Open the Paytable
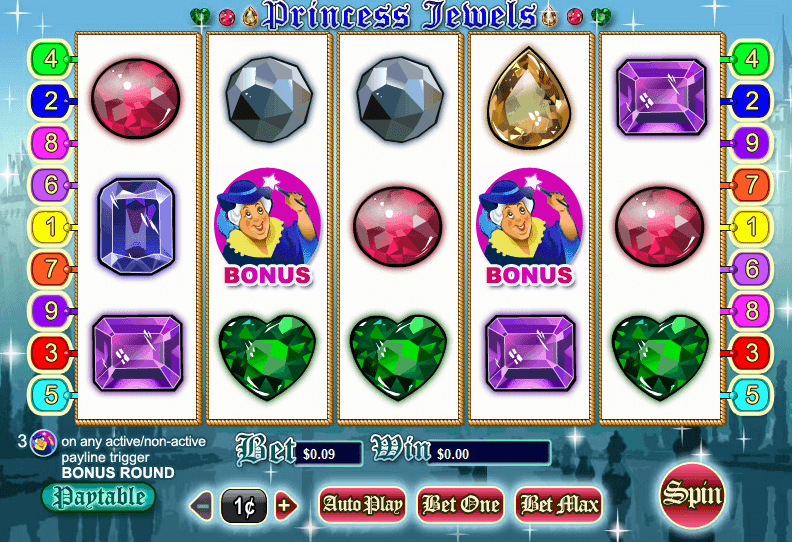 [99, 496]
